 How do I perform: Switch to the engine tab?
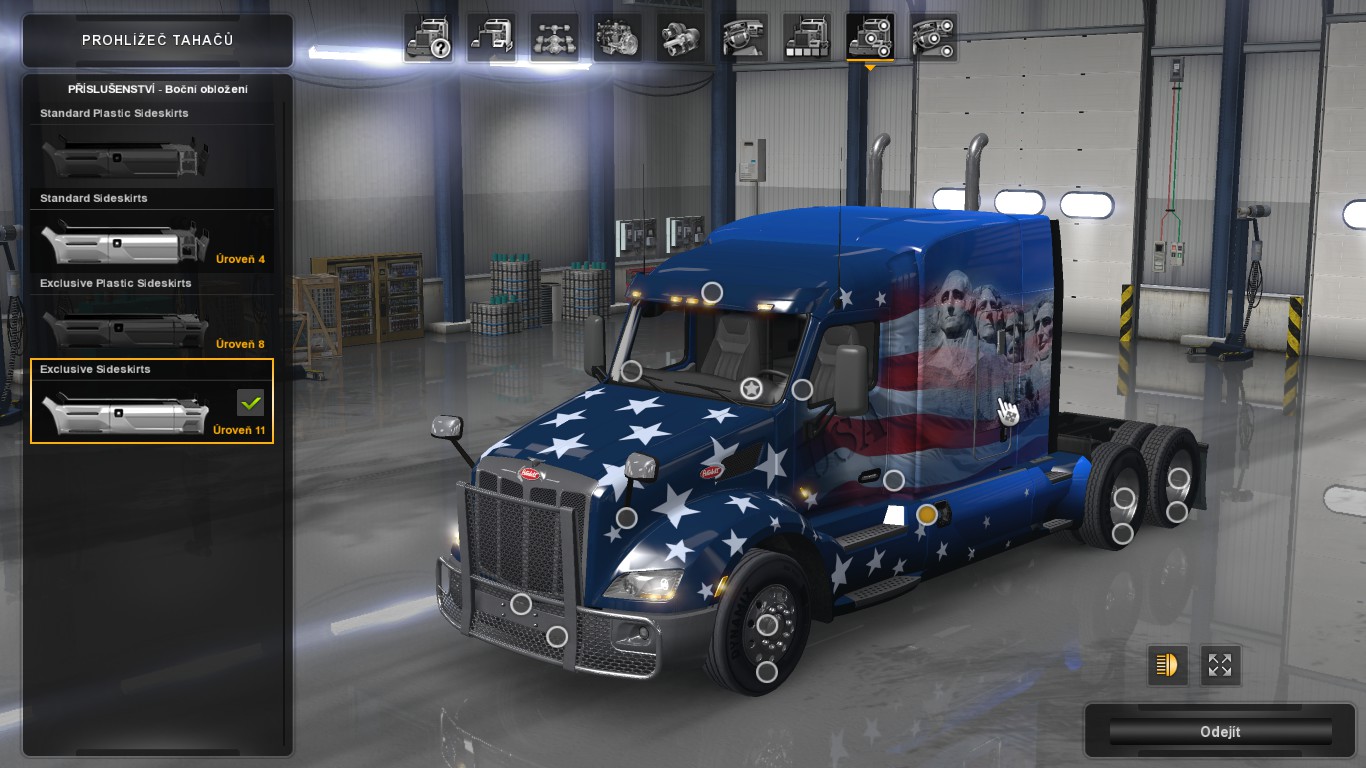(x=618, y=38)
